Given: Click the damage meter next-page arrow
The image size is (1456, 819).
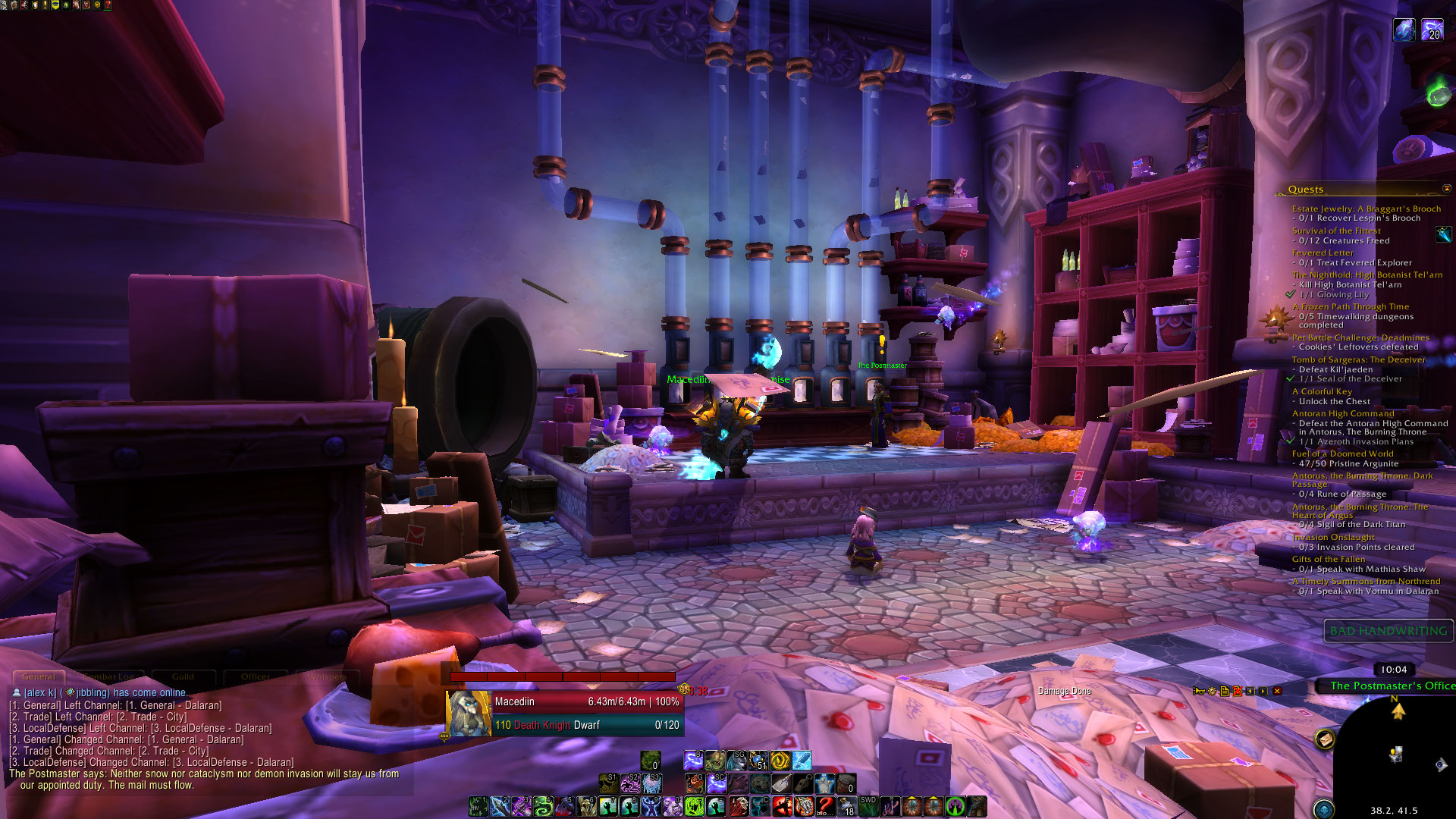Looking at the screenshot, I should (1263, 691).
